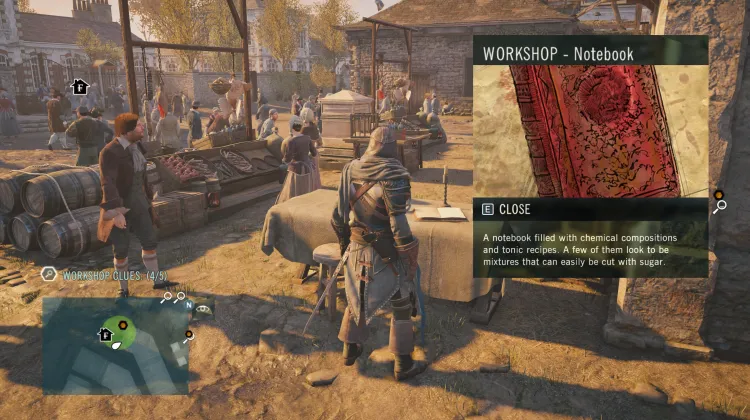Screen dimensions: 750x420
Task: Click the eye icon beside the minimap
Action: [203, 308]
